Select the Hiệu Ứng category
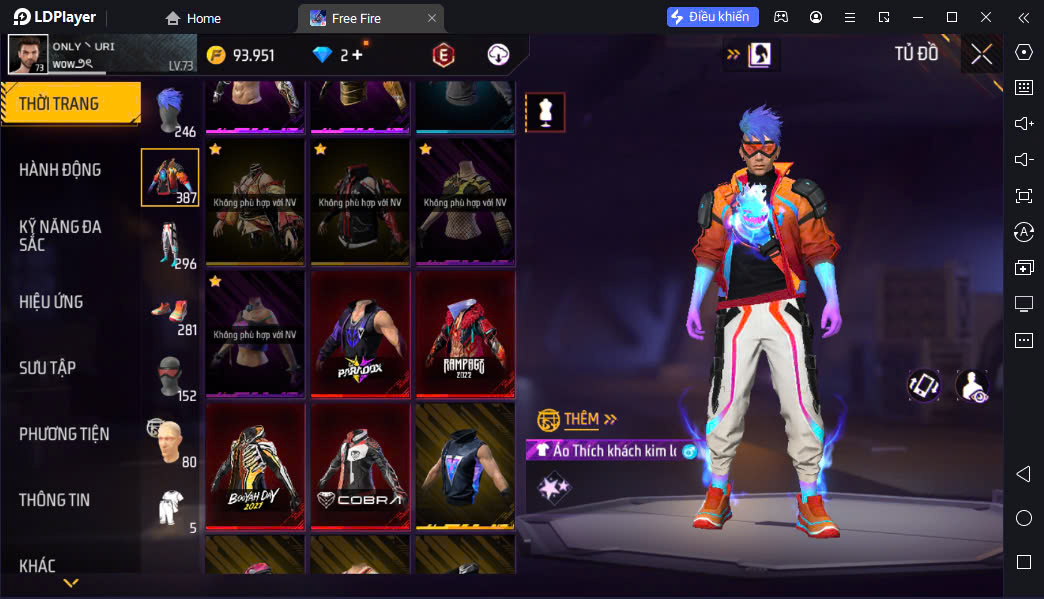Viewport: 1044px width, 599px height. [51, 302]
